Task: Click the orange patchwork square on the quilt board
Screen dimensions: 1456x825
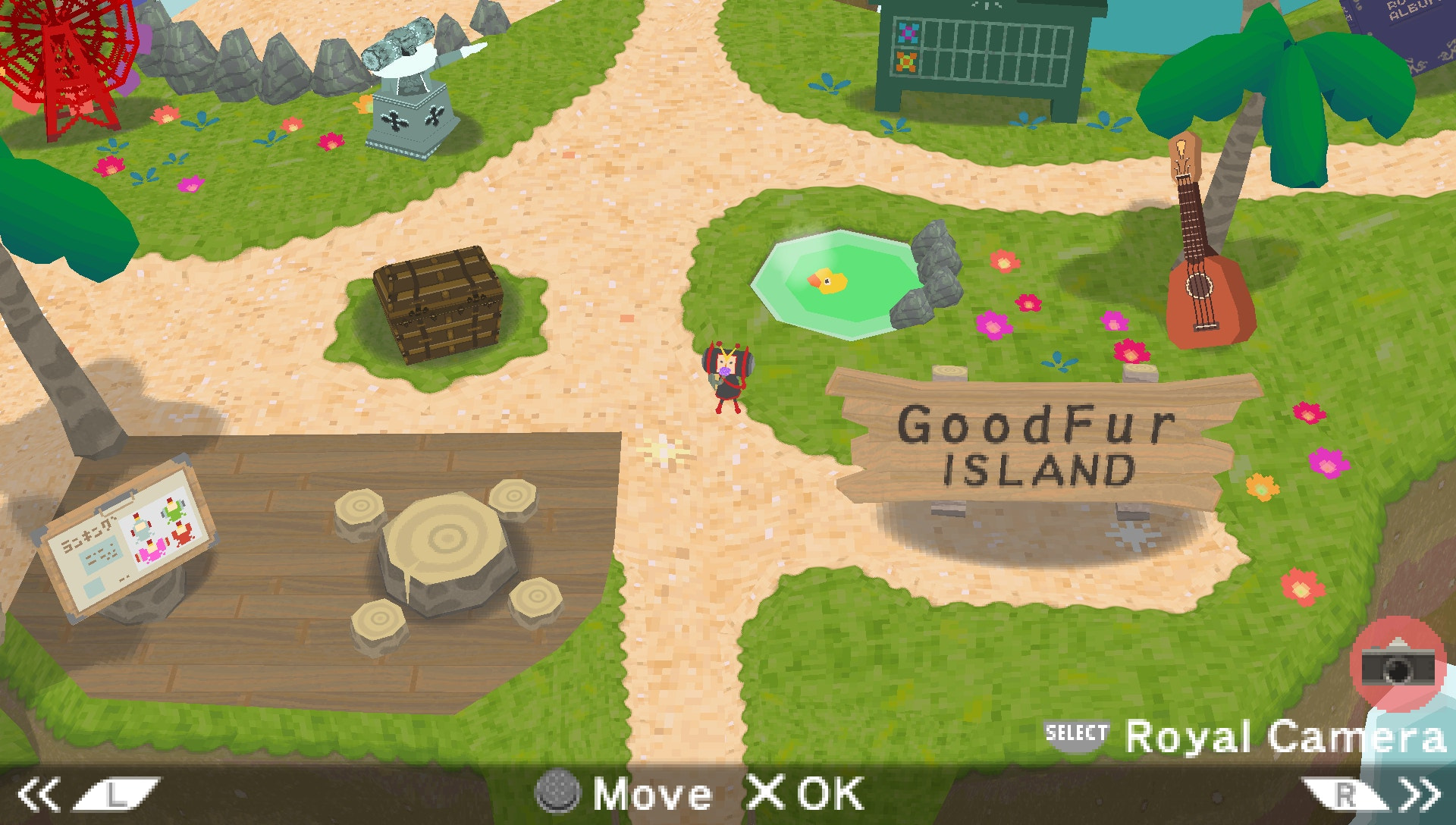Action: click(x=905, y=62)
